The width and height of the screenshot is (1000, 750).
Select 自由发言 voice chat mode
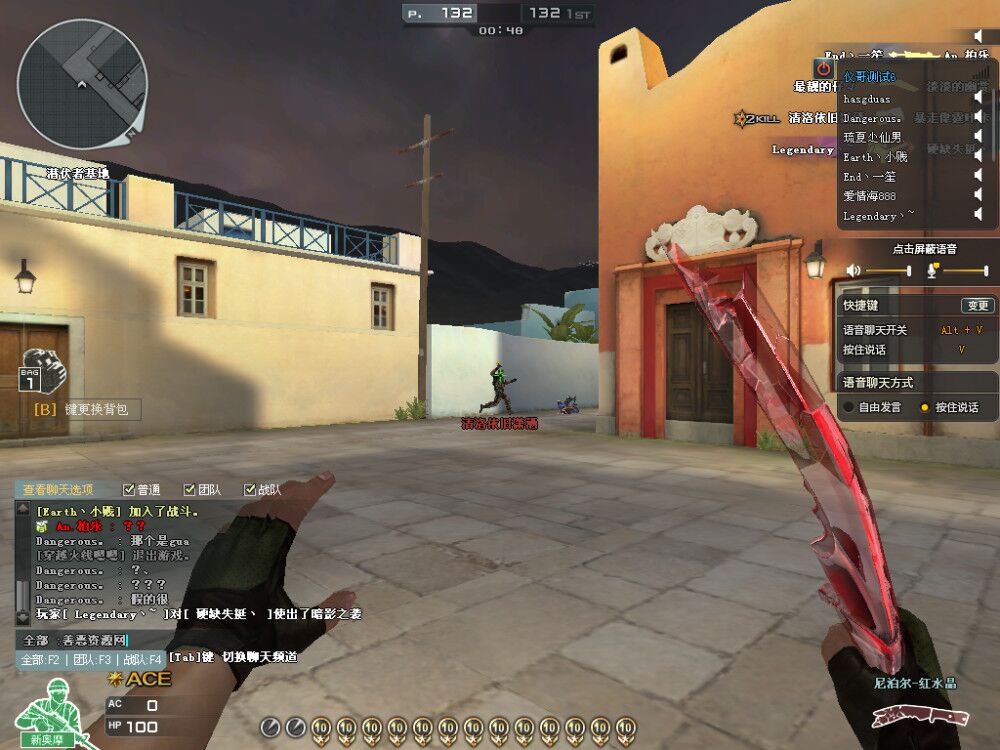(x=849, y=407)
